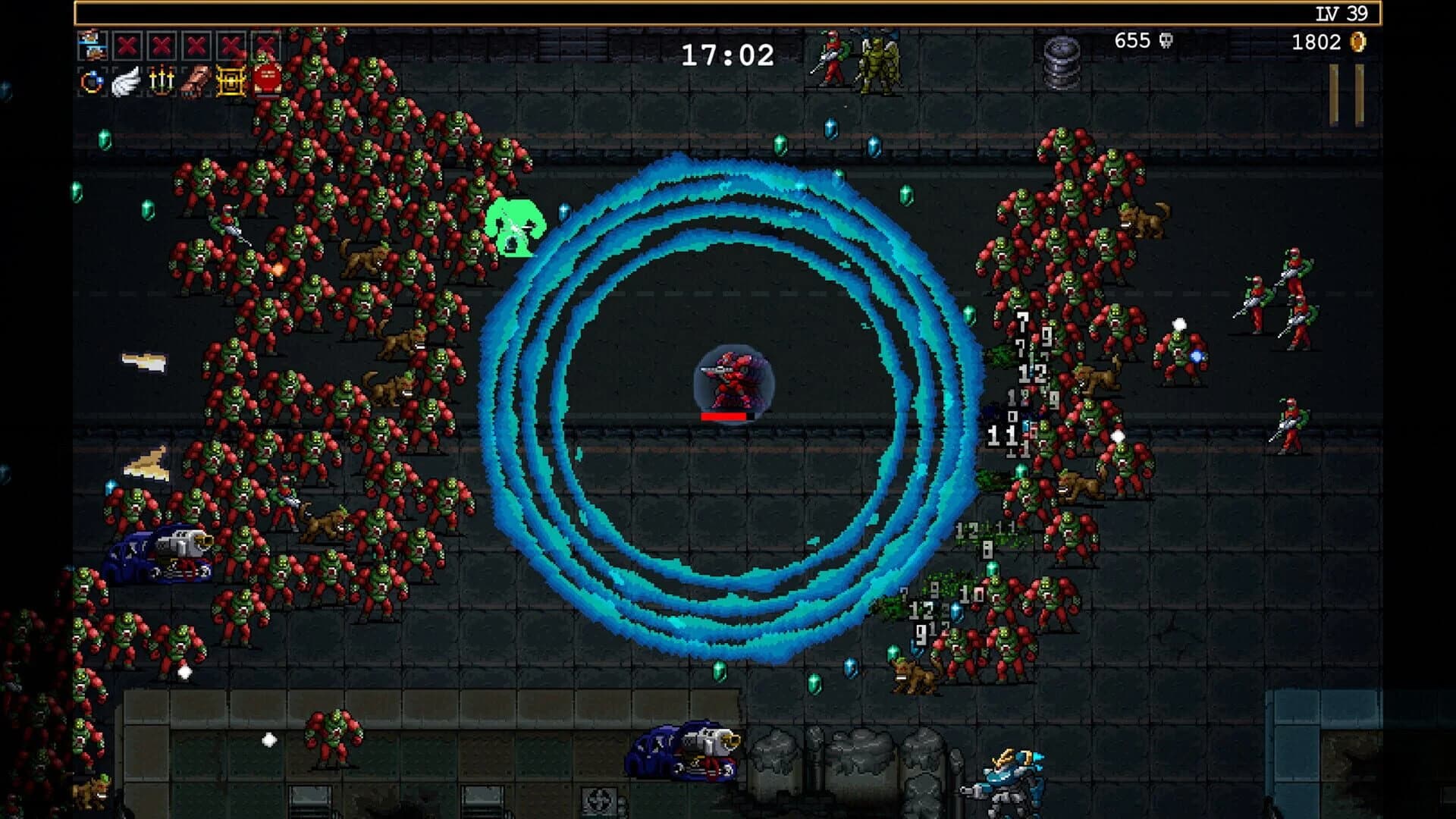Click the blue ring passive item icon

91,82
